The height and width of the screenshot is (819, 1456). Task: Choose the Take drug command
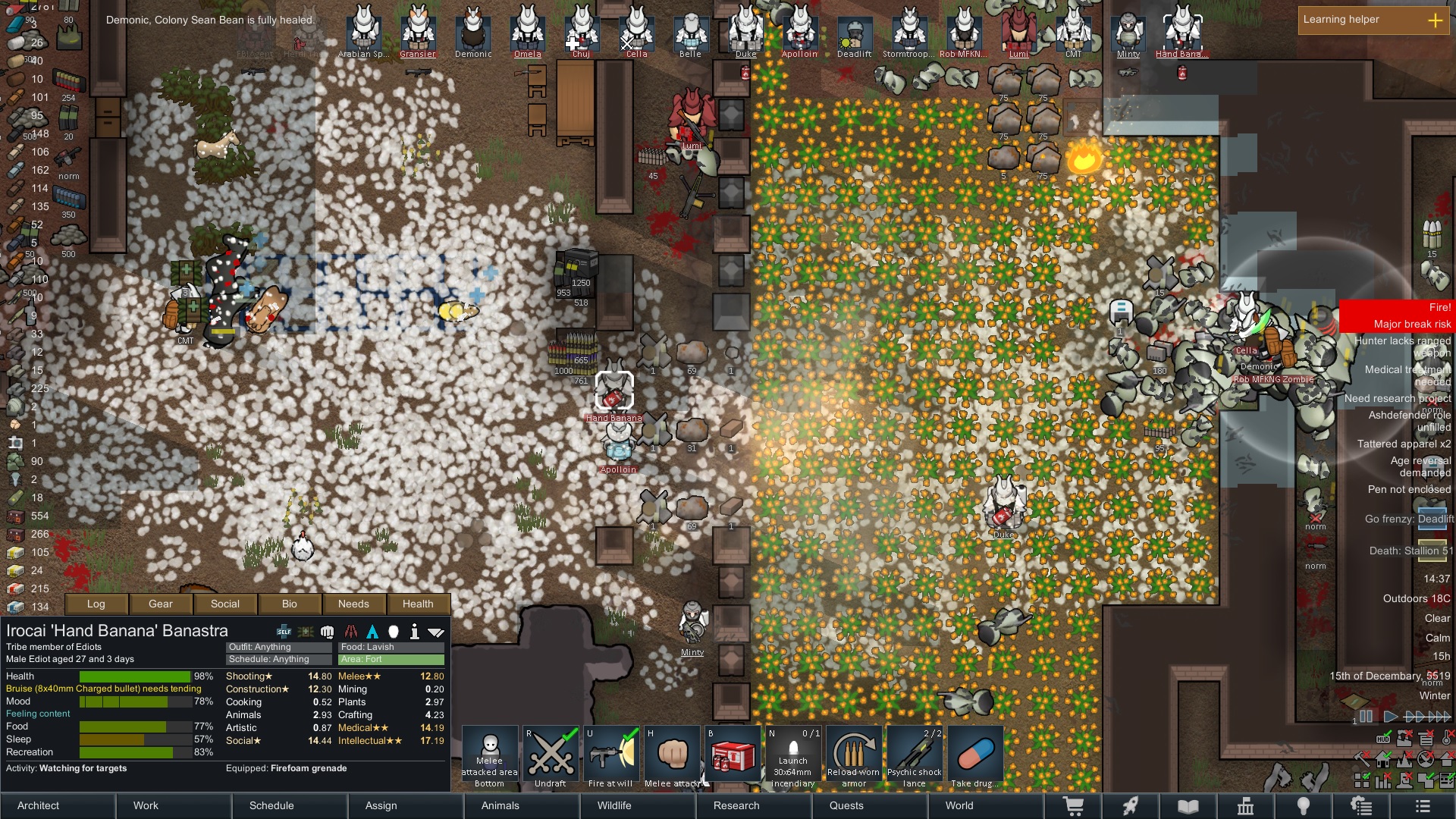975,757
